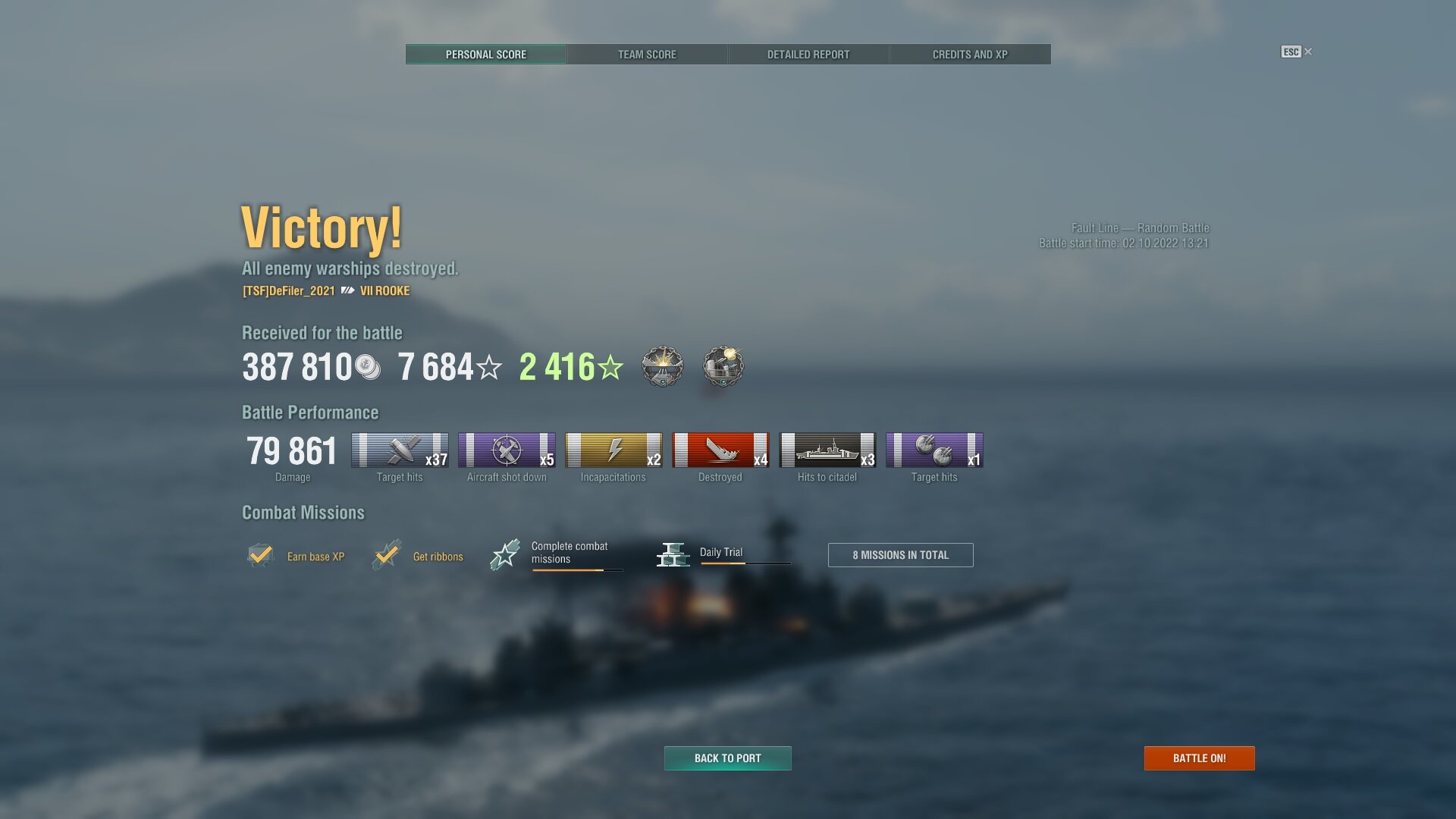The width and height of the screenshot is (1456, 819).
Task: Open the Complete combat missions entry
Action: pyautogui.click(x=557, y=554)
